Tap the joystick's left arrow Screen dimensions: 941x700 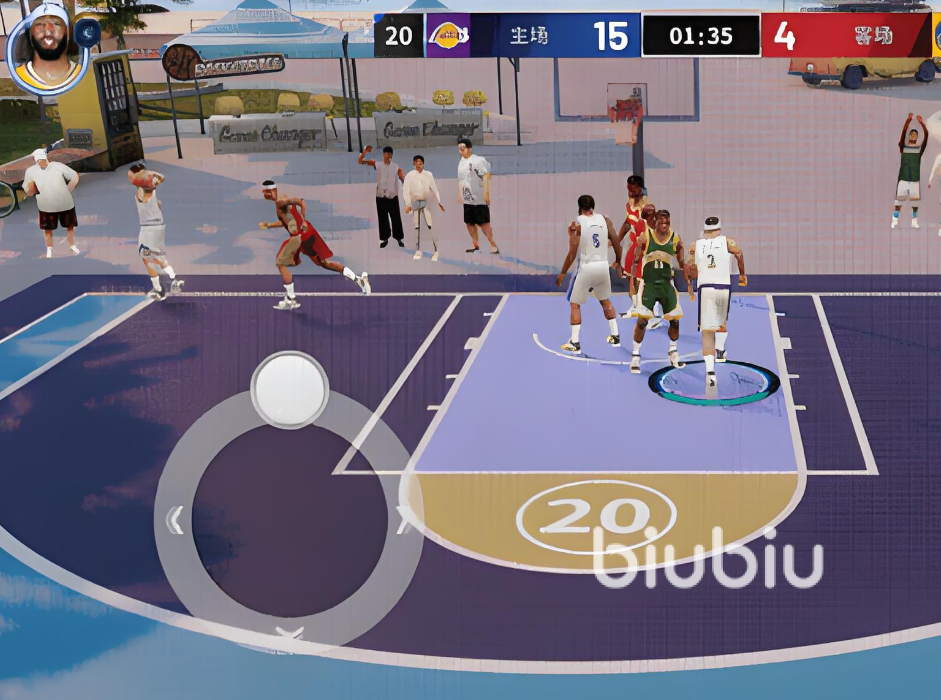[175, 520]
